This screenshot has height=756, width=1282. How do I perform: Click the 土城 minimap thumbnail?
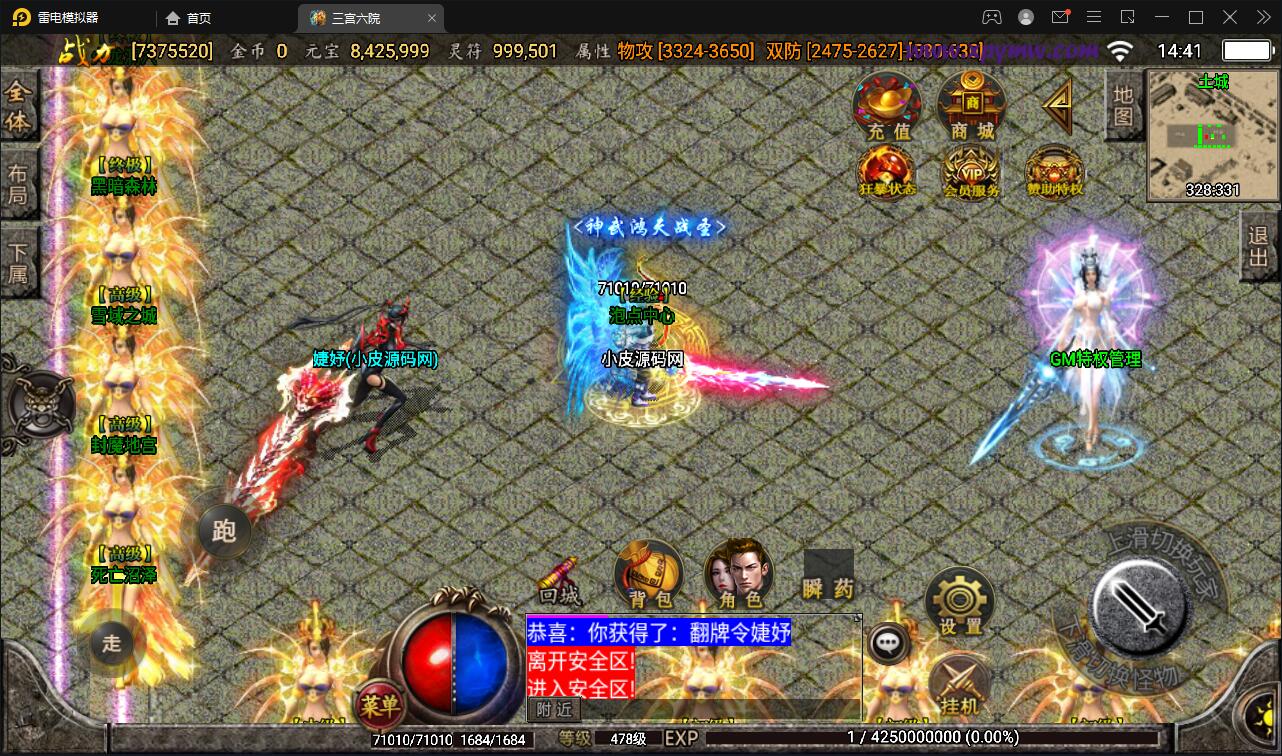[x=1211, y=130]
